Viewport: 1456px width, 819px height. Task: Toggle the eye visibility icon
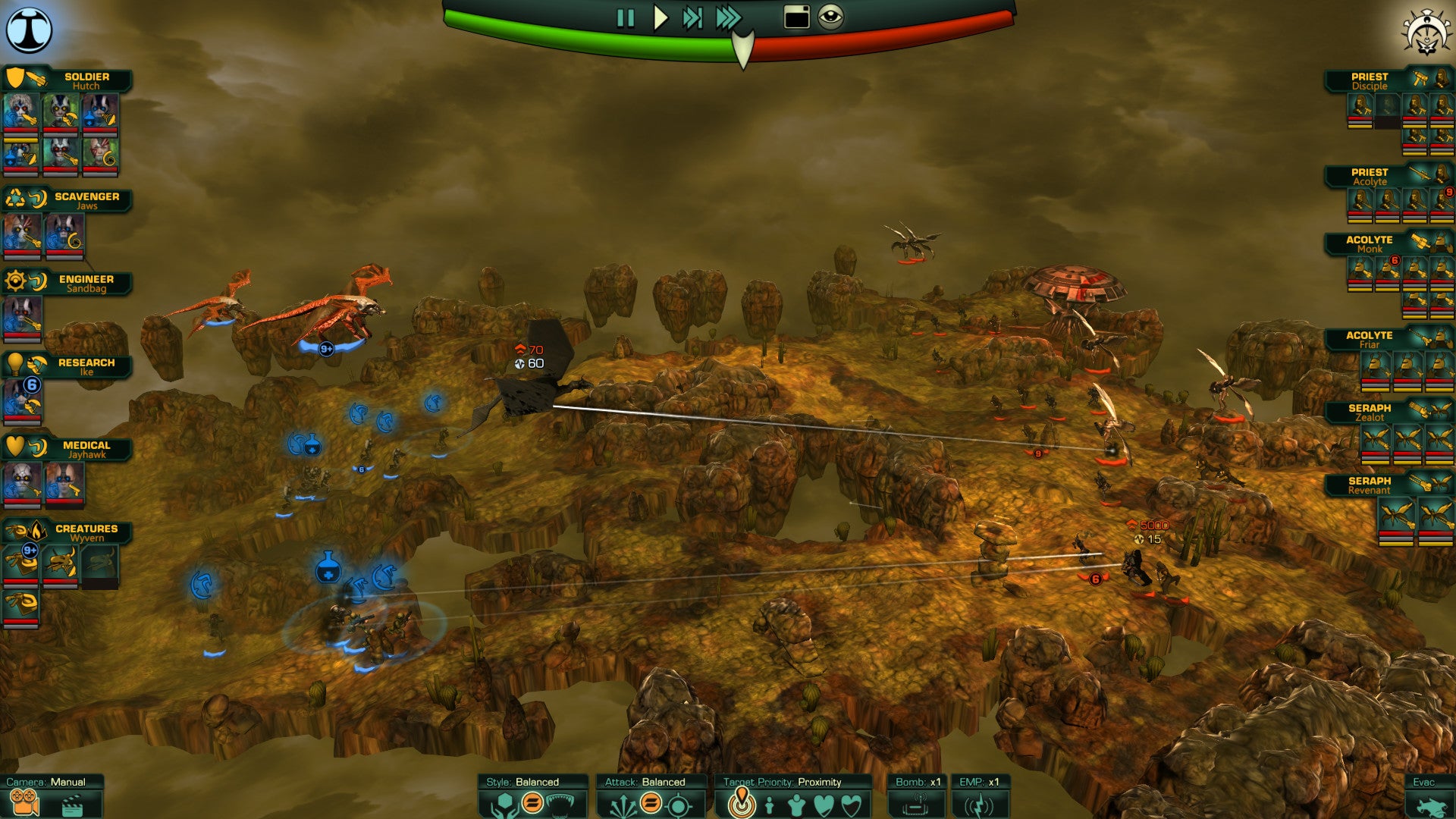point(830,17)
